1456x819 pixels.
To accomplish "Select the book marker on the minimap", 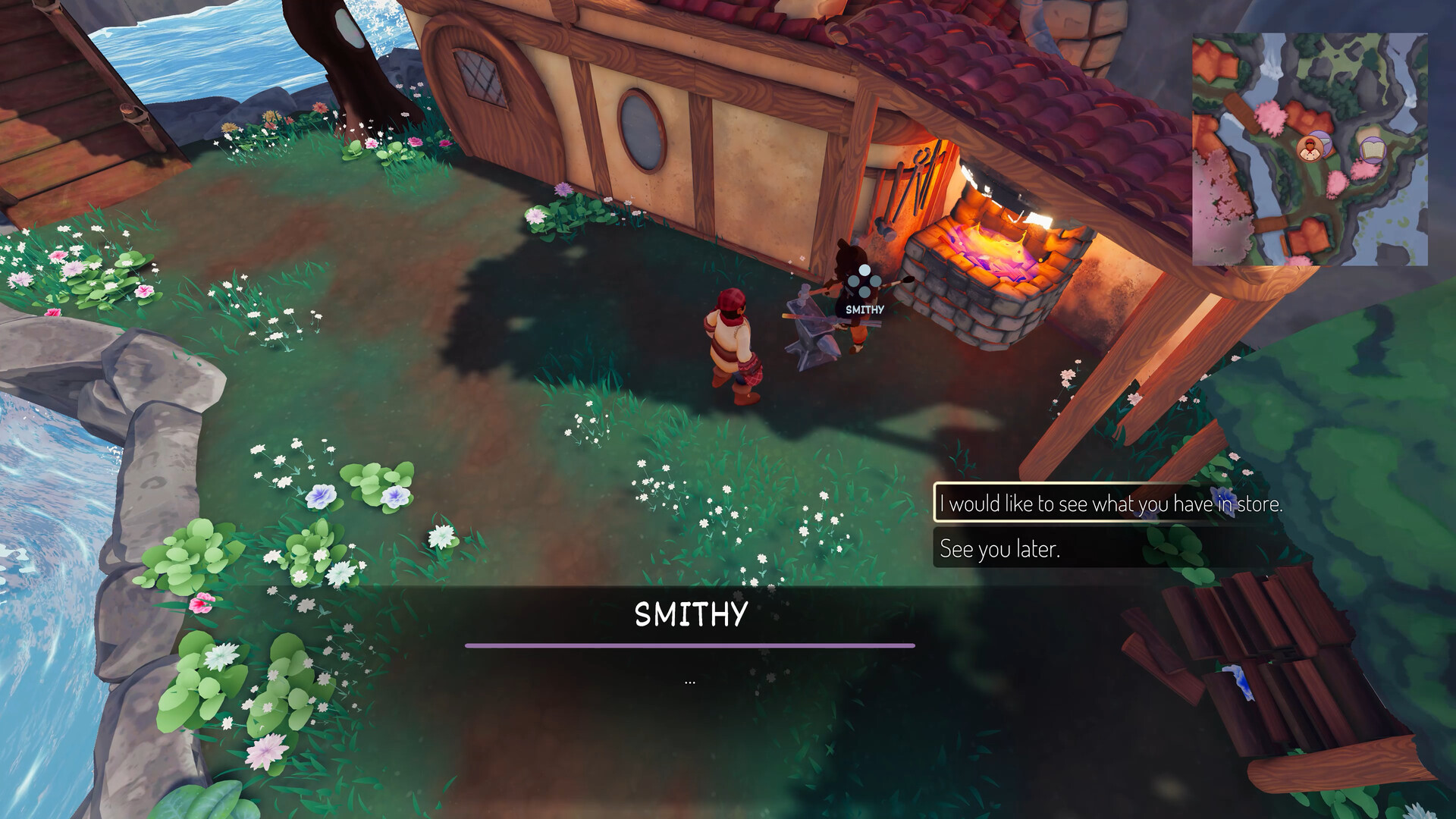I will click(1370, 150).
